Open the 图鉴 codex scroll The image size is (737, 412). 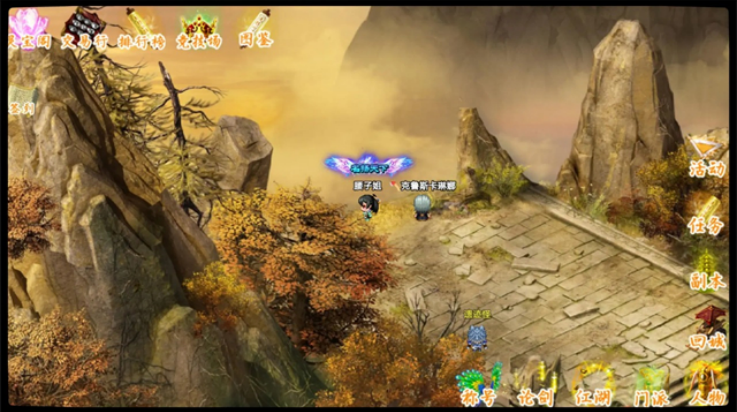click(256, 29)
